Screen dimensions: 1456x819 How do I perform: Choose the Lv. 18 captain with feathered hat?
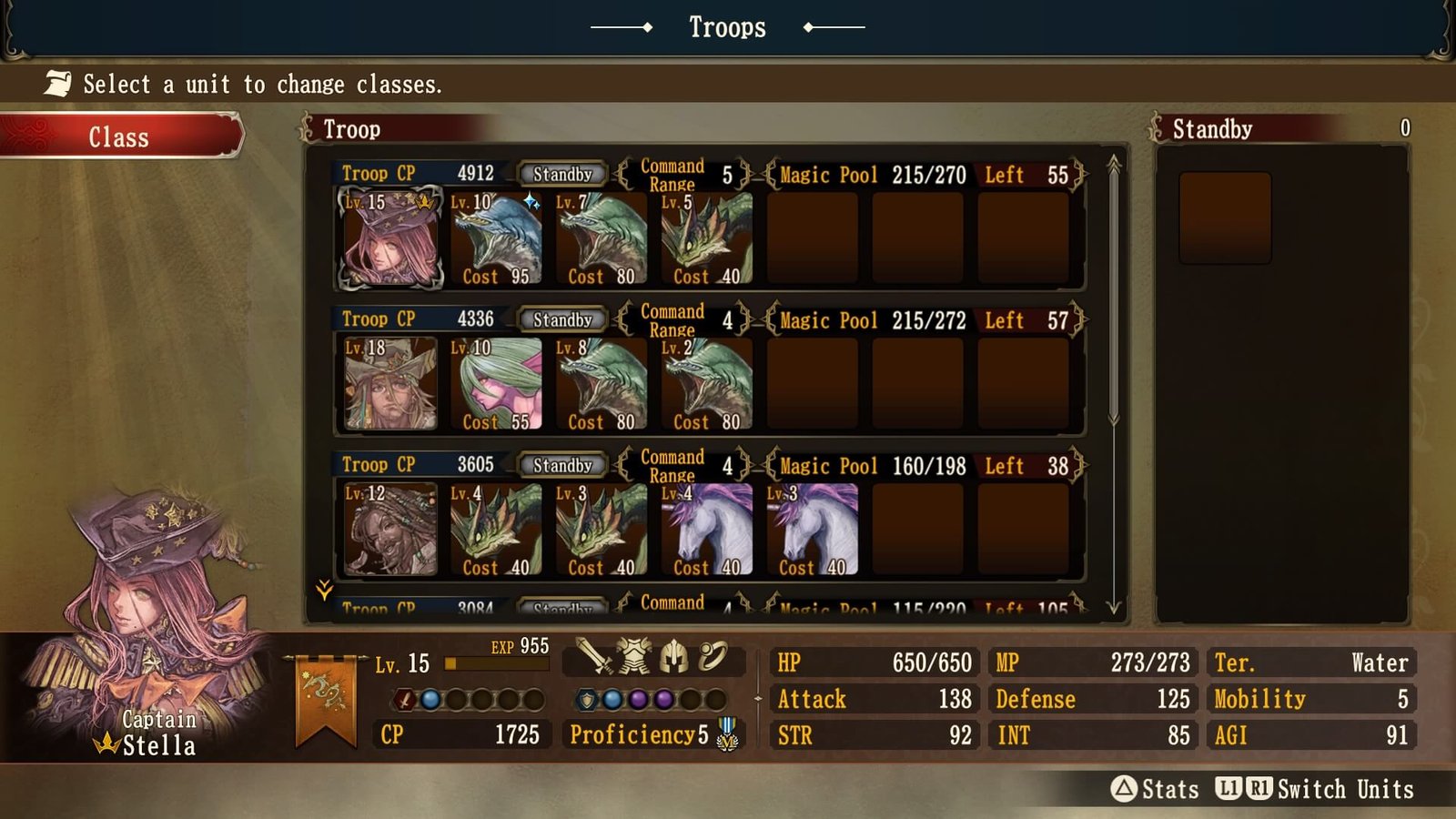(x=390, y=384)
